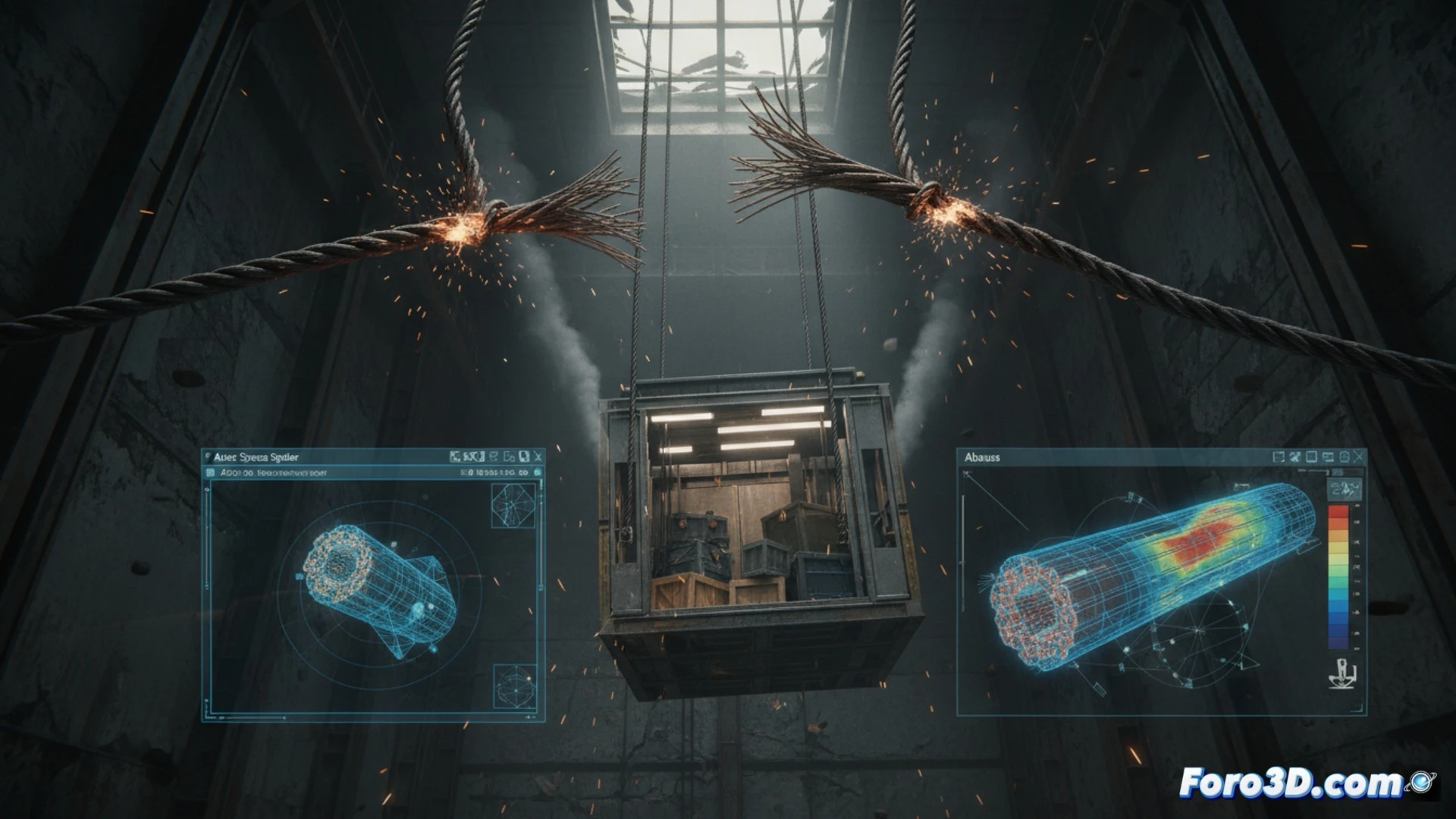This screenshot has height=819, width=1456.
Task: Close the Abaiuss analysis window
Action: coord(1358,457)
